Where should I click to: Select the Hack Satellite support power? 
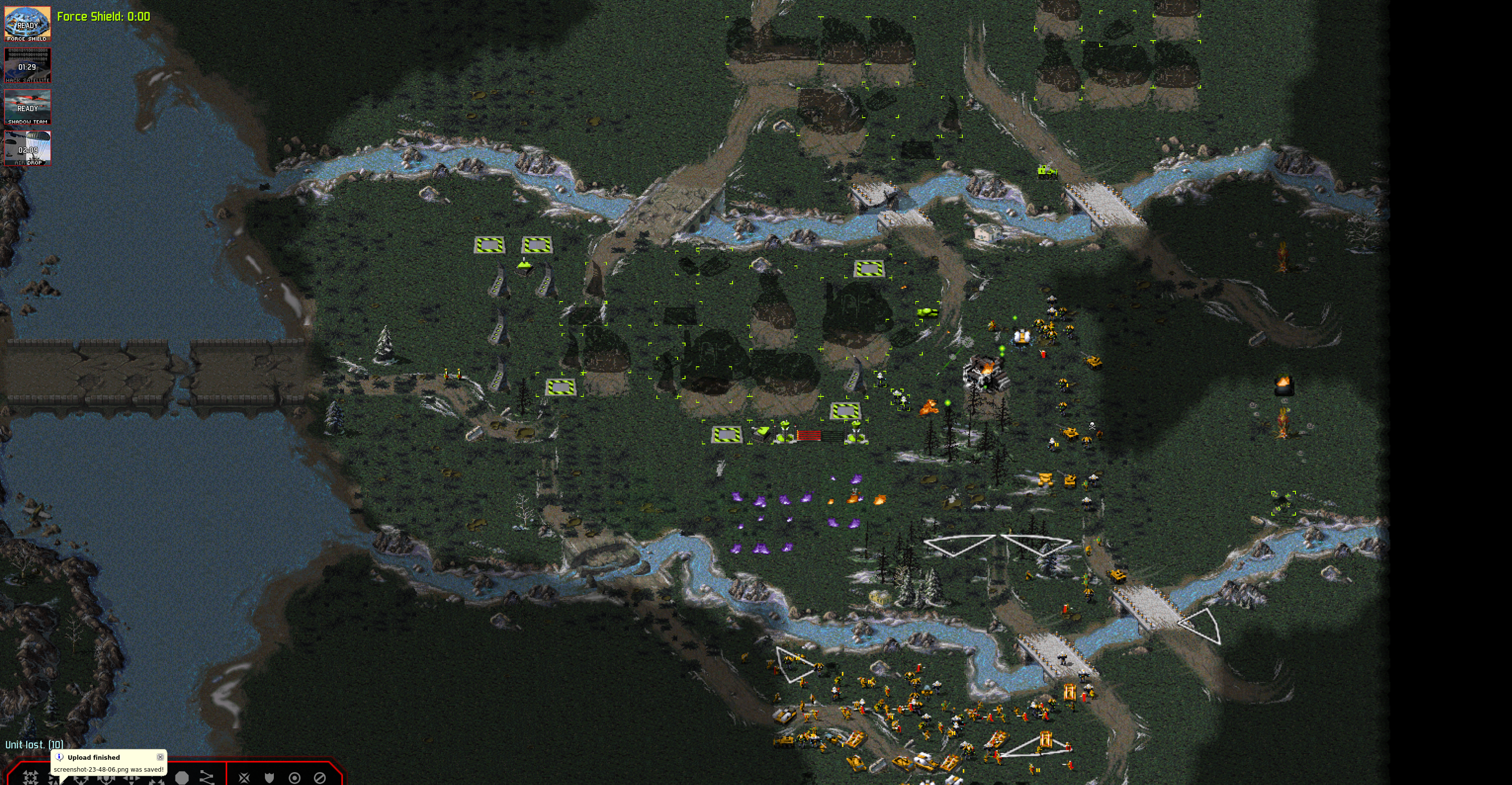[28, 65]
